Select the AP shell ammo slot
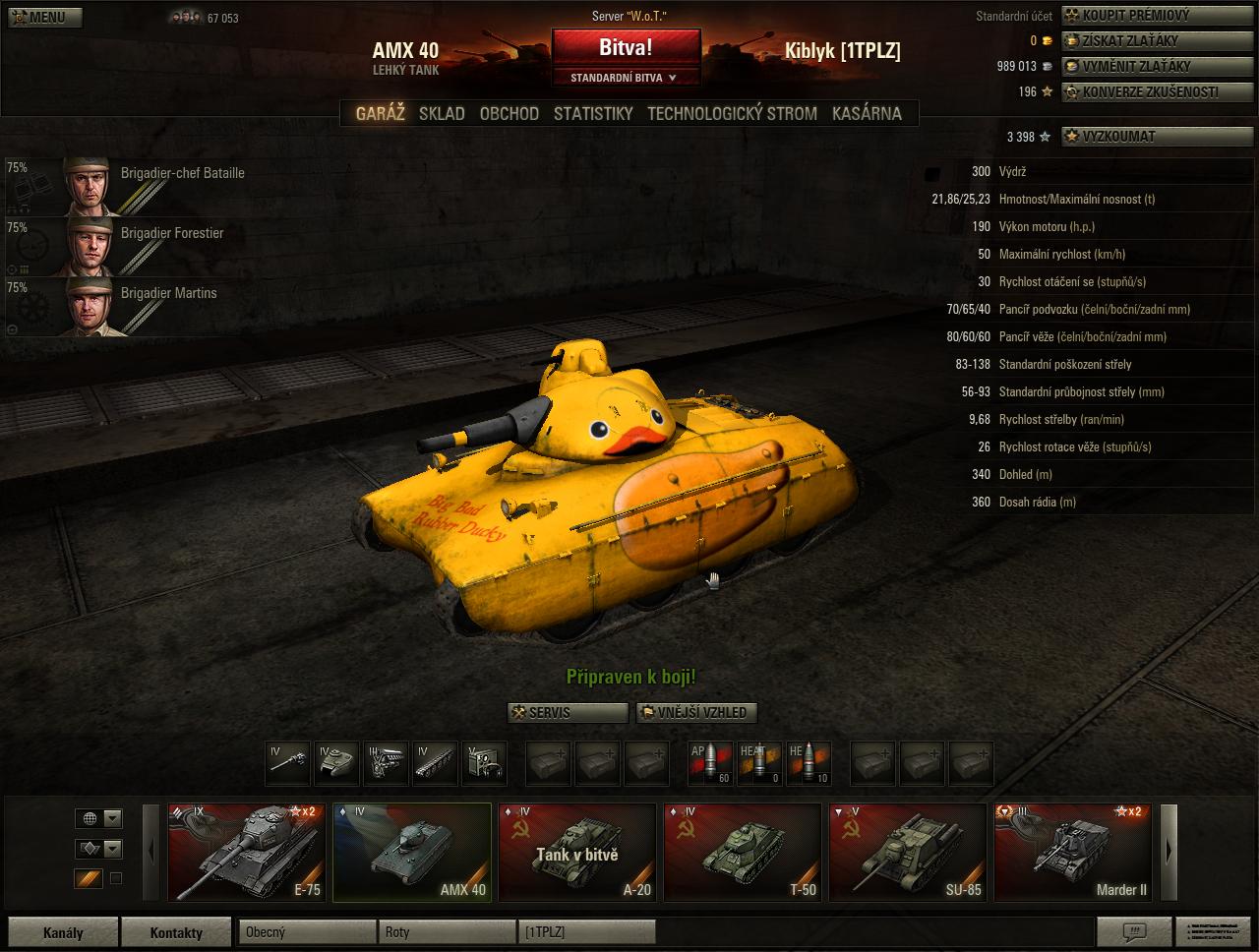 [x=710, y=763]
